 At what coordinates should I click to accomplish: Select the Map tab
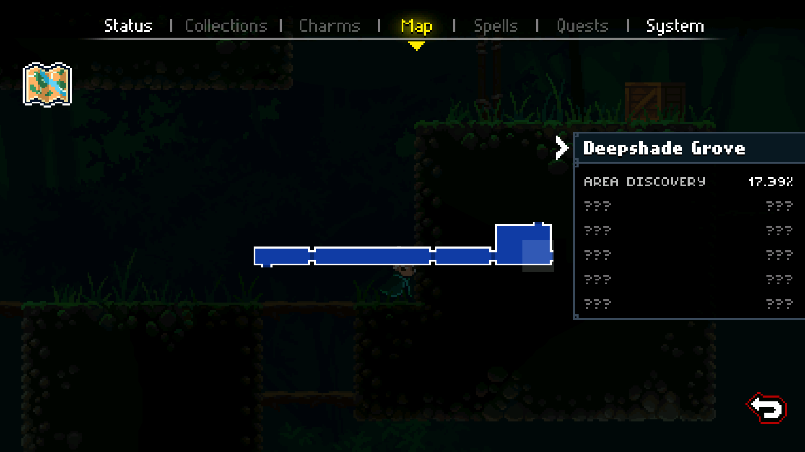click(x=416, y=25)
